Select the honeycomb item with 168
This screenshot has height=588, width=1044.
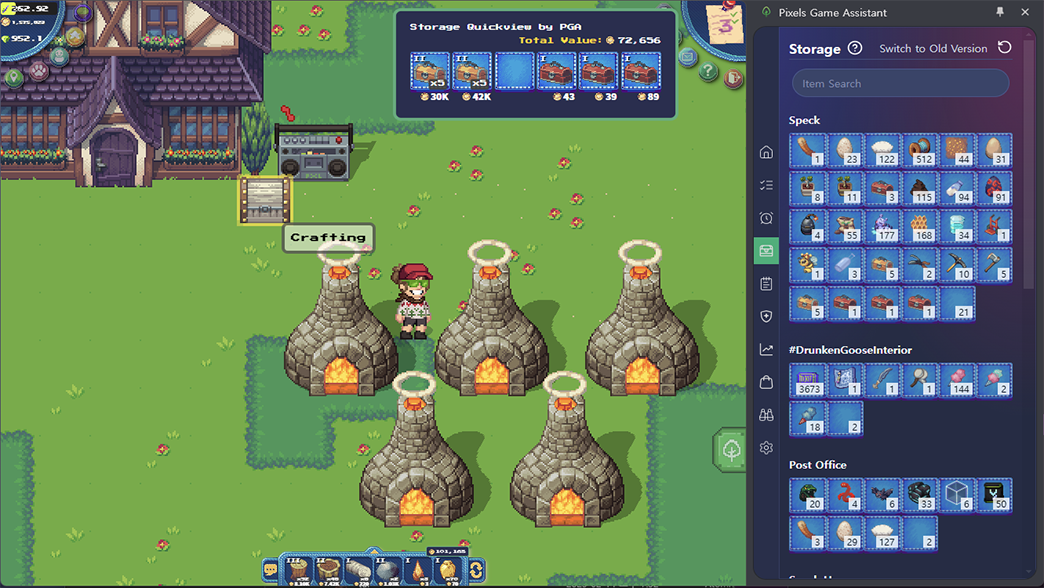click(920, 227)
